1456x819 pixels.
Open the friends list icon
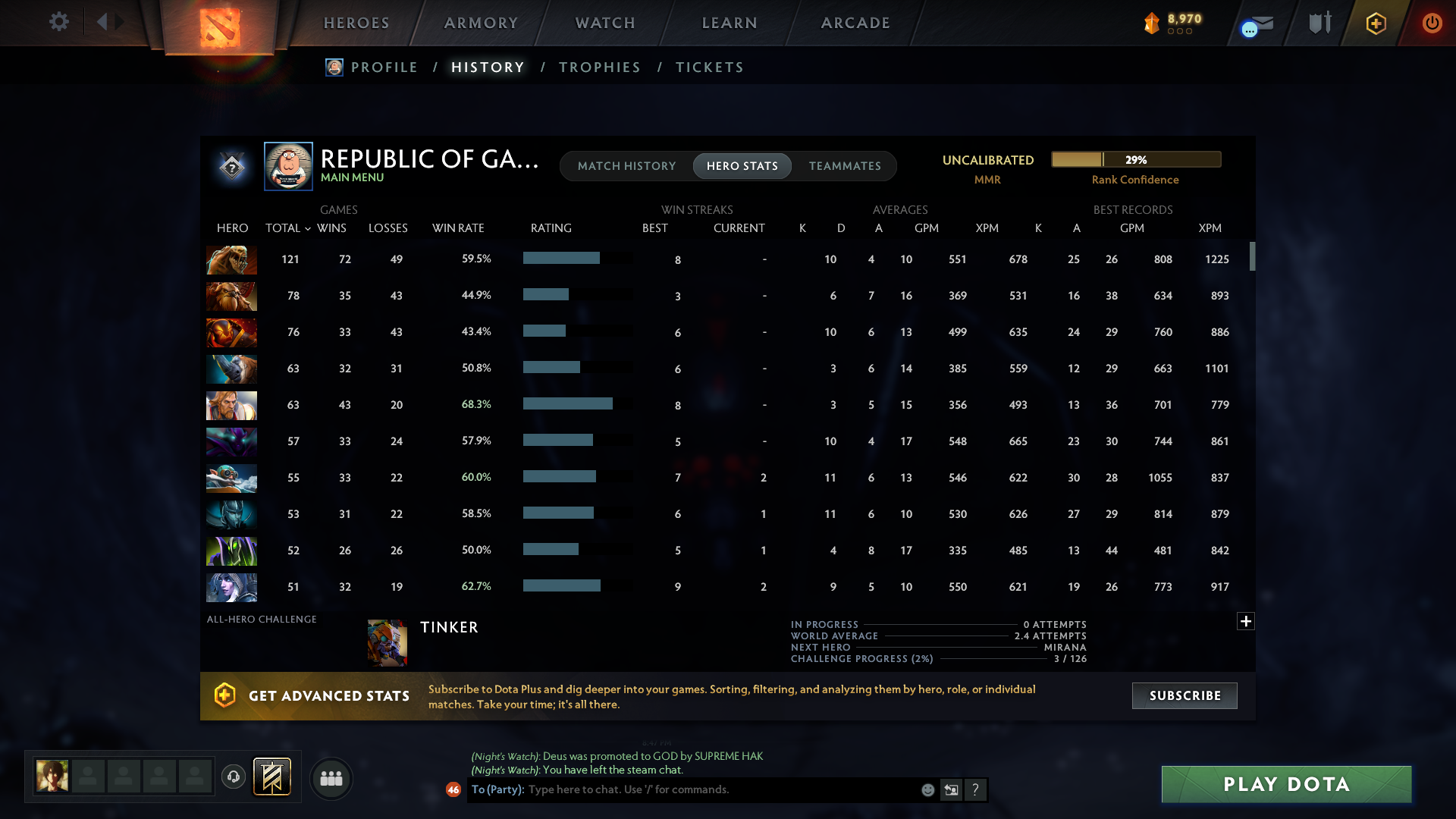(x=331, y=778)
